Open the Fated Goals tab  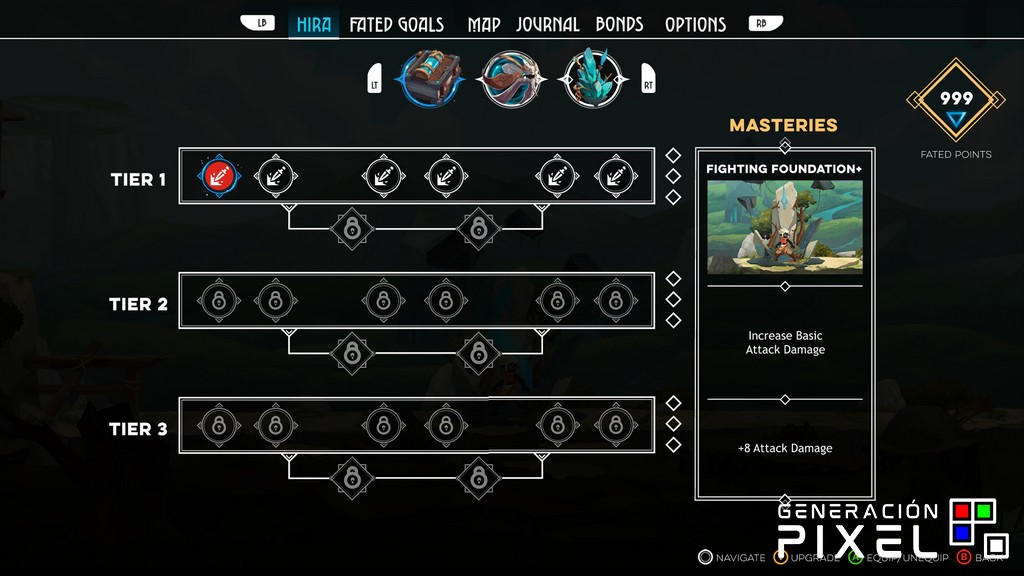396,24
